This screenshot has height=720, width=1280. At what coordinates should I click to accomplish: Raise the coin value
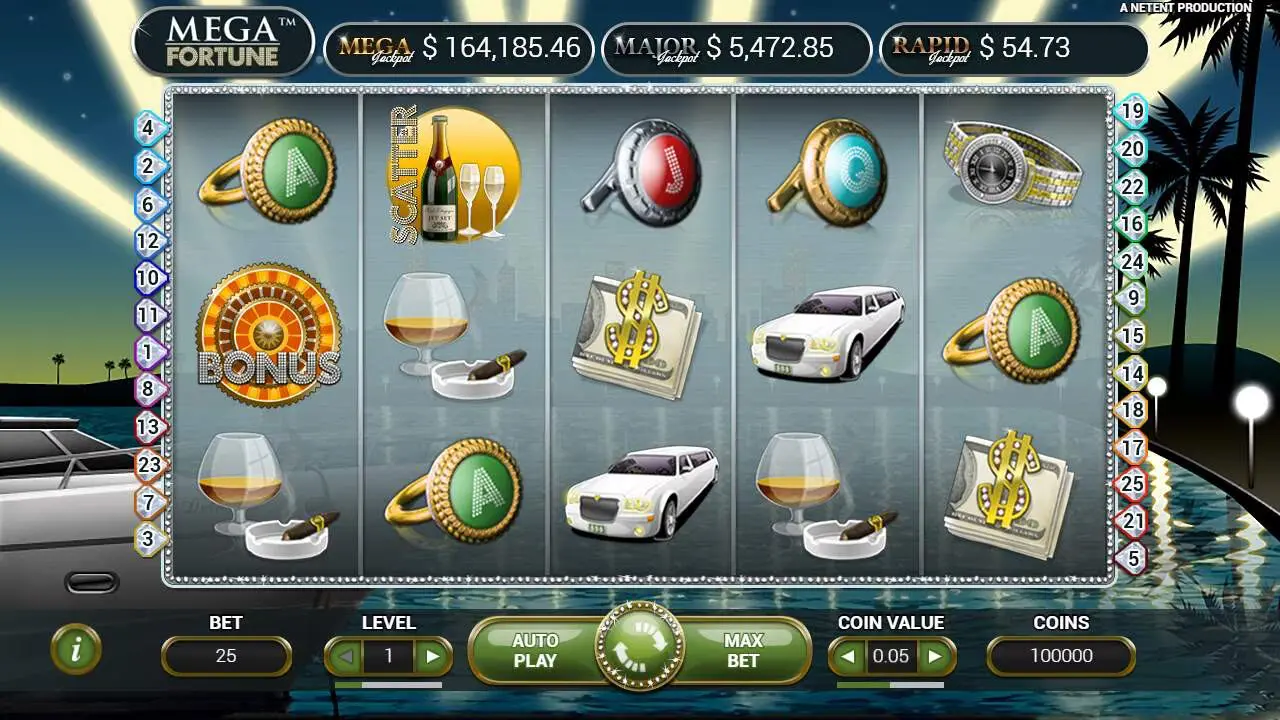(936, 656)
